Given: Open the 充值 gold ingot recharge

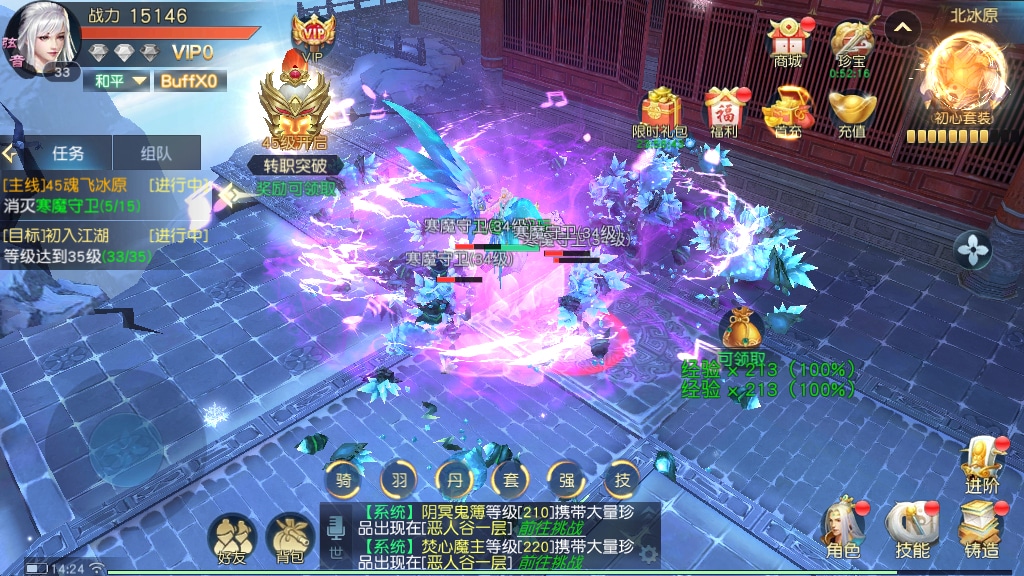Looking at the screenshot, I should [852, 112].
